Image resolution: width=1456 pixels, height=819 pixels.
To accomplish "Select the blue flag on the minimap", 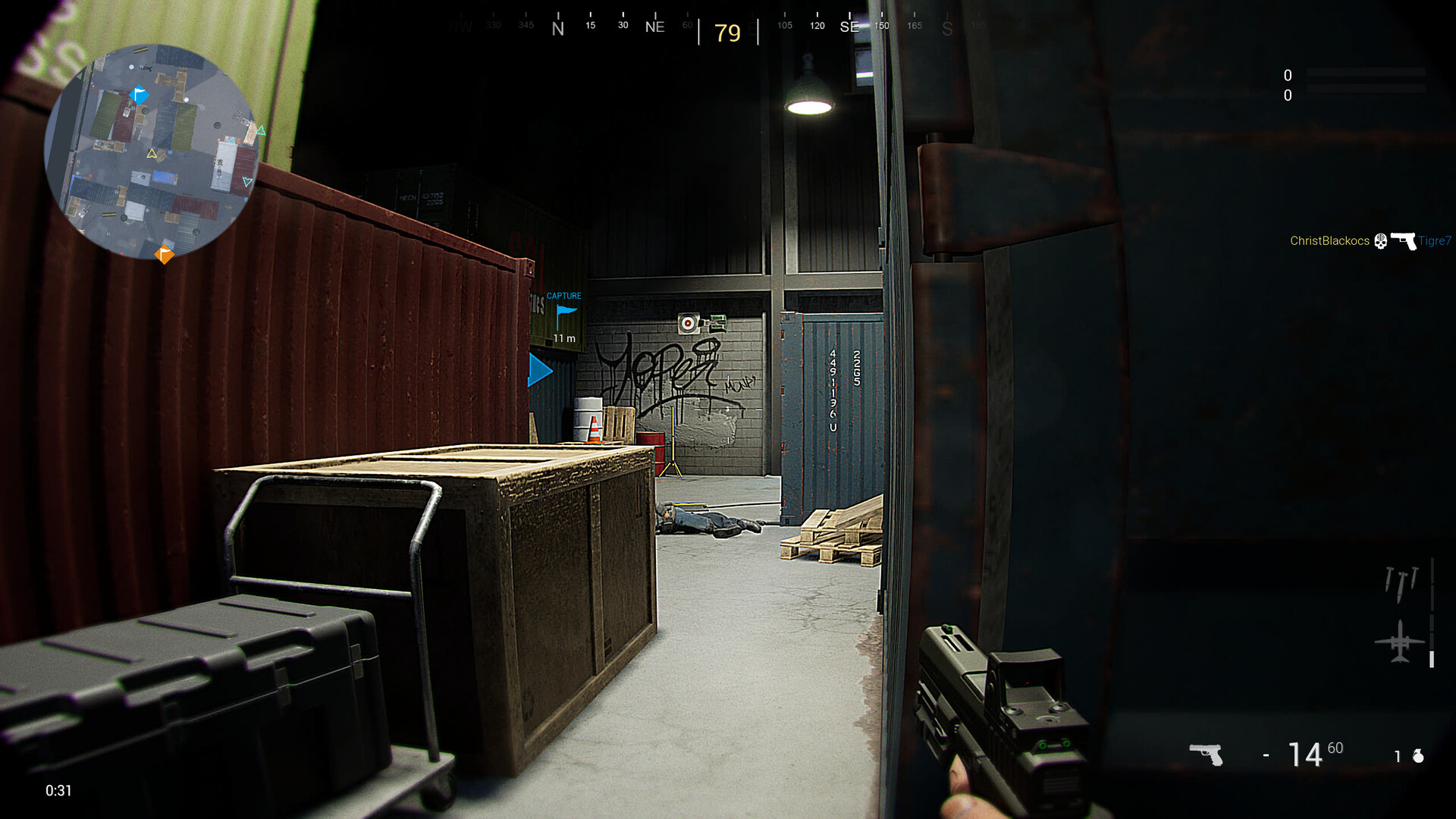I will point(140,95).
